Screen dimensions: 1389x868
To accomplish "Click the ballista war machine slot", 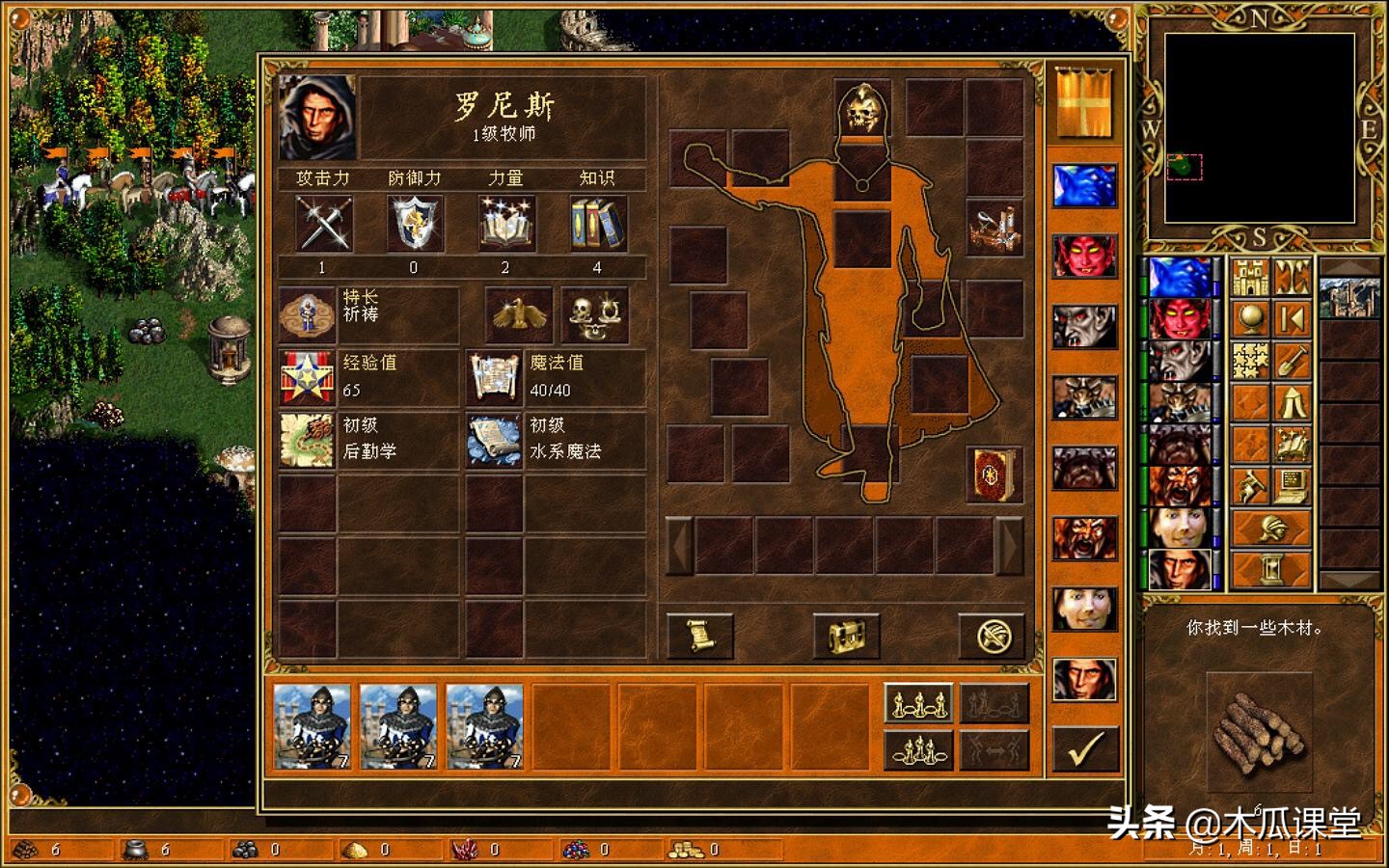I will pyautogui.click(x=994, y=227).
